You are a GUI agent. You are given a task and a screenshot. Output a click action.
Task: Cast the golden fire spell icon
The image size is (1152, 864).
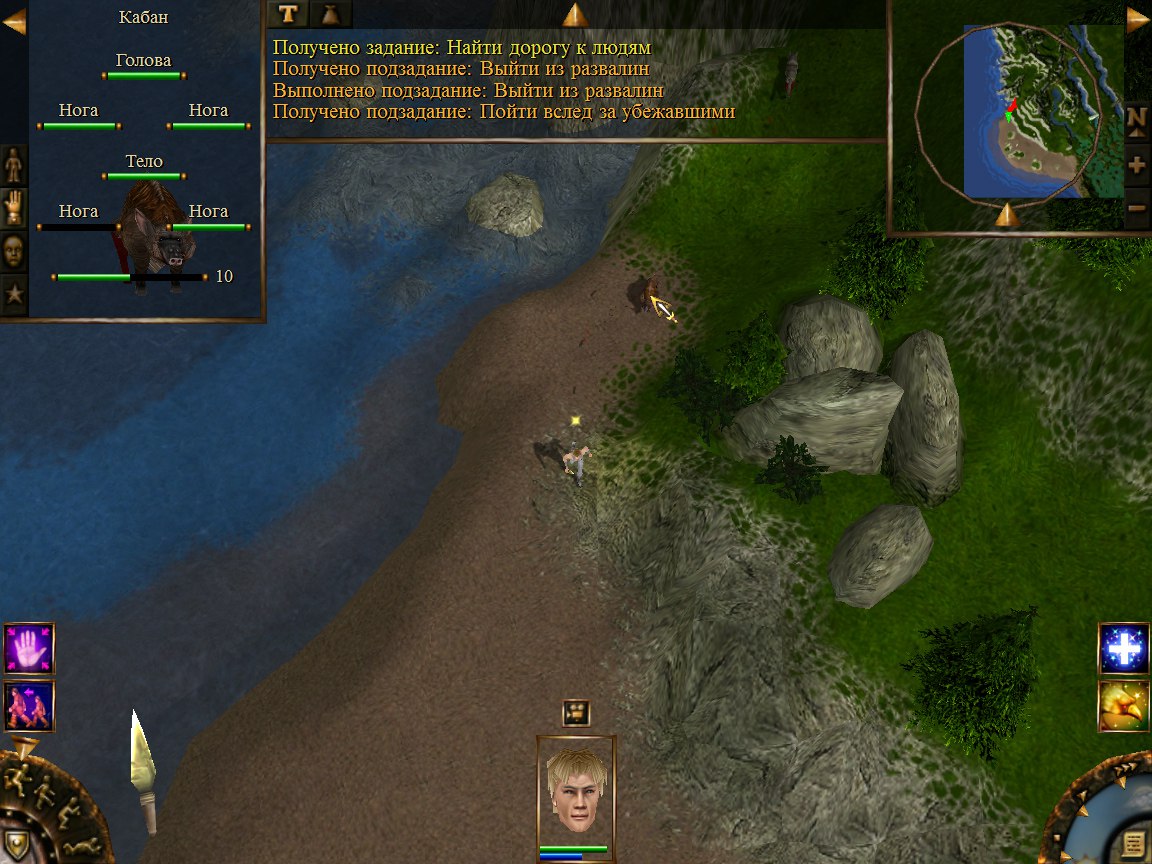coord(1124,706)
